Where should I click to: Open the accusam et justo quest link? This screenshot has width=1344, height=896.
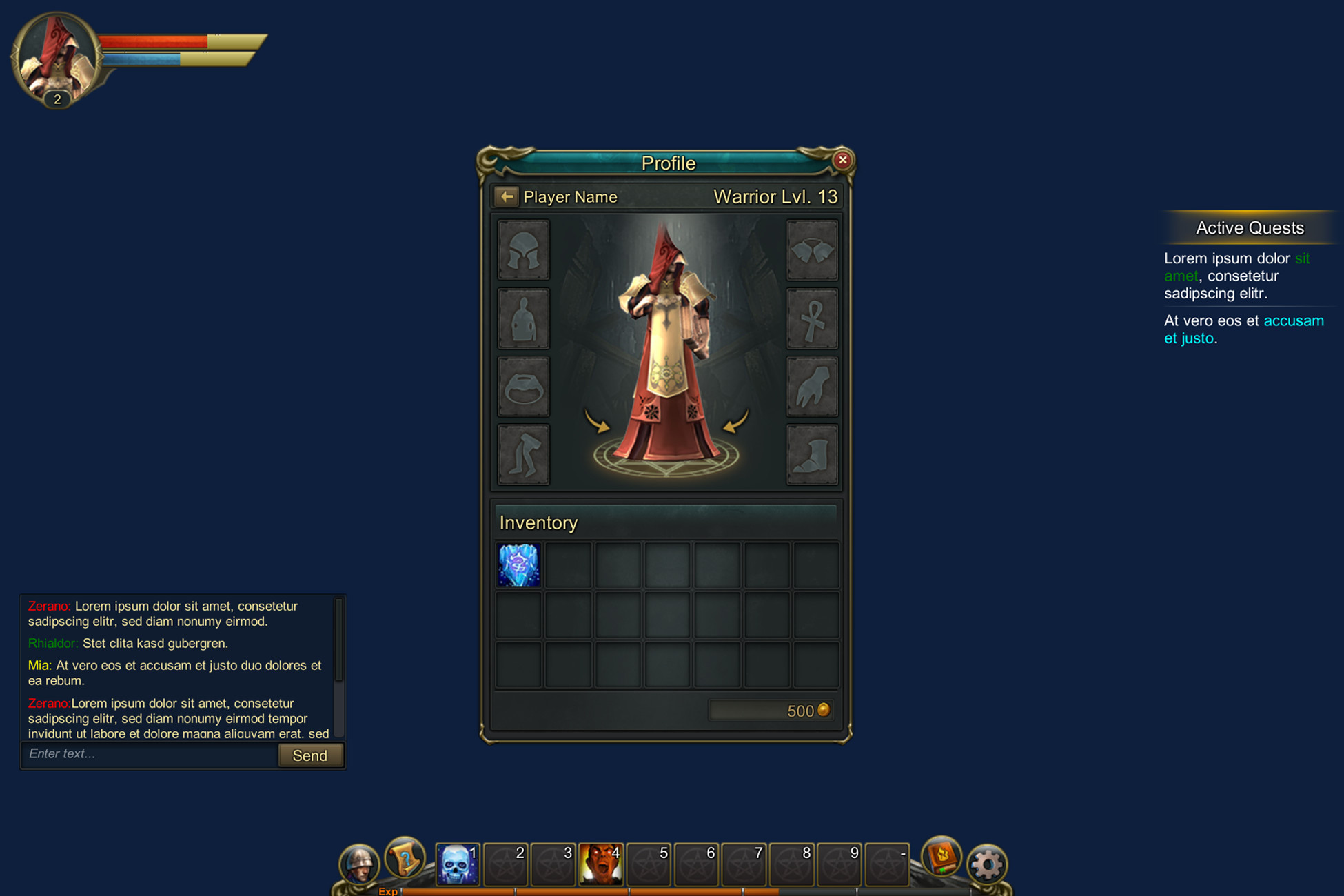1294,320
